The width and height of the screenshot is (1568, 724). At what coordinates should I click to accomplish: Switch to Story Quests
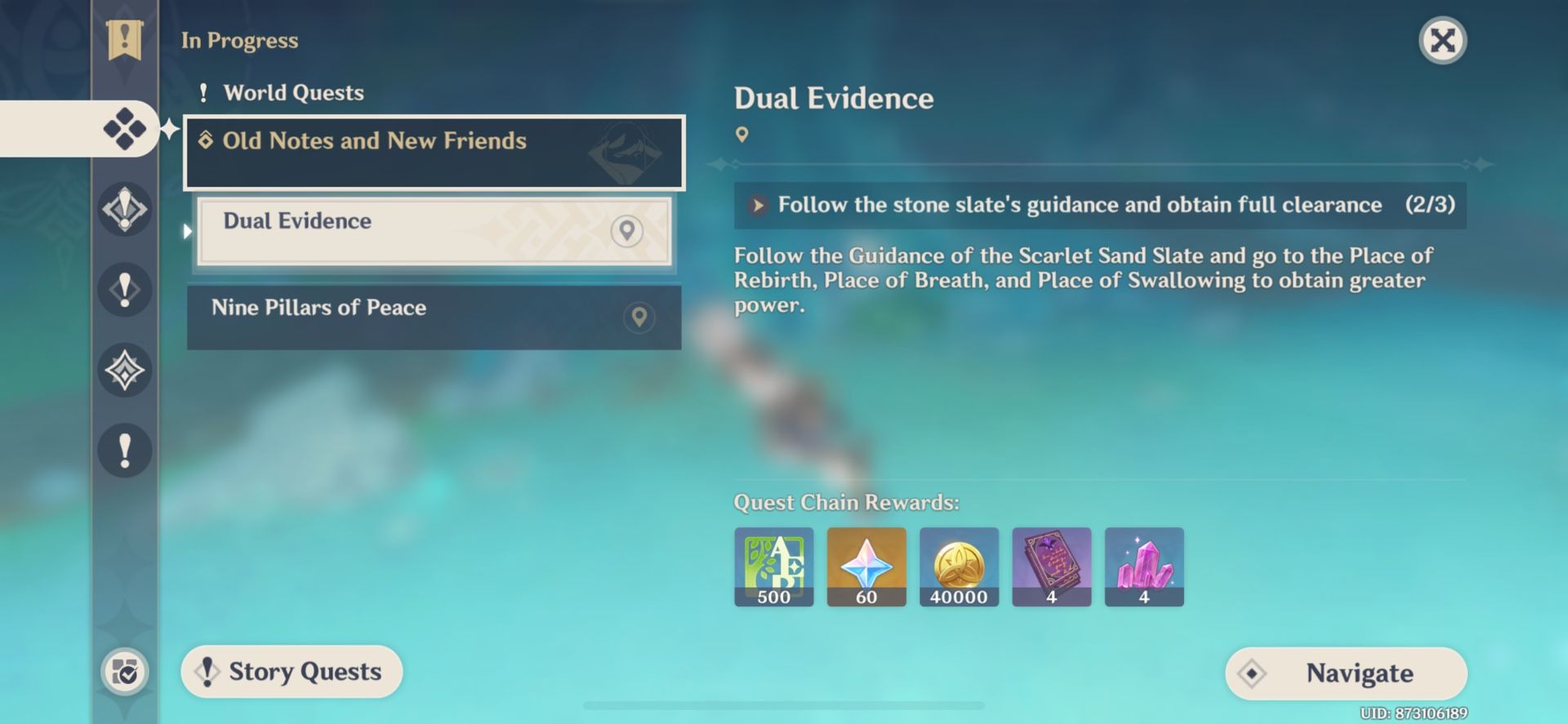click(291, 672)
